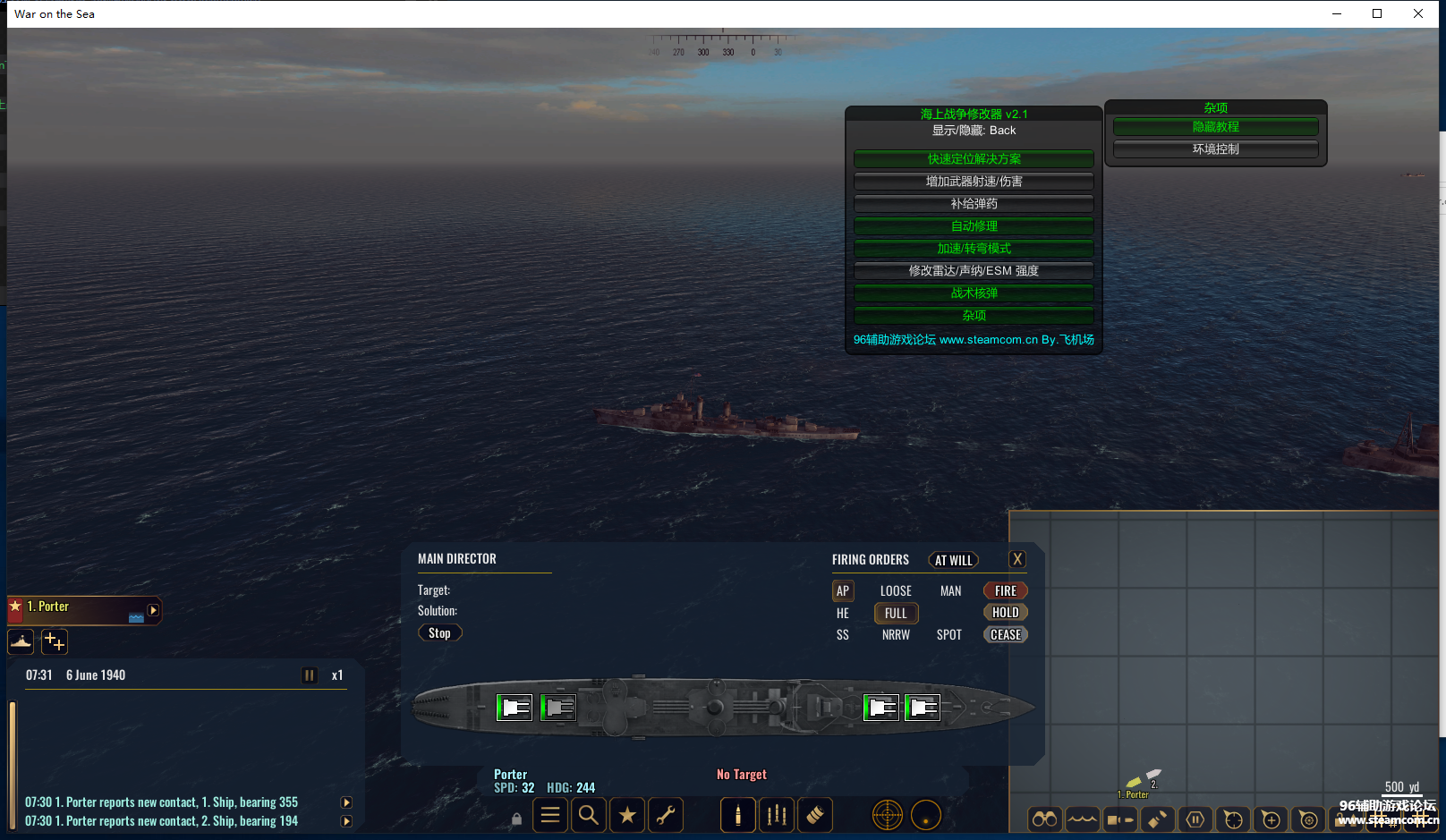Viewport: 1446px width, 840px height.
Task: Enable 自动修理 auto repair cheat
Action: tap(974, 226)
